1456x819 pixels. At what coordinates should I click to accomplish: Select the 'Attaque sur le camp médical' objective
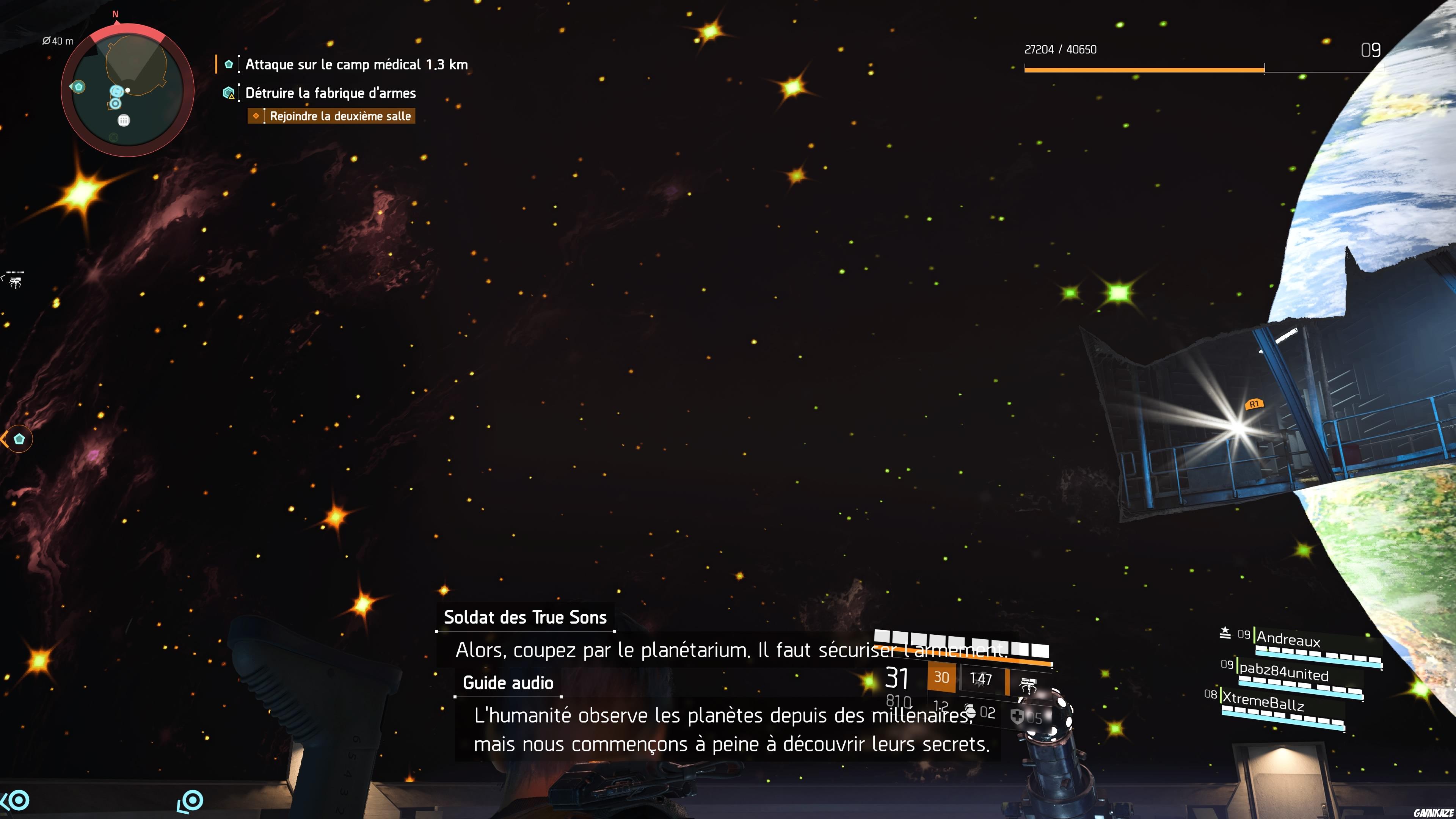356,64
